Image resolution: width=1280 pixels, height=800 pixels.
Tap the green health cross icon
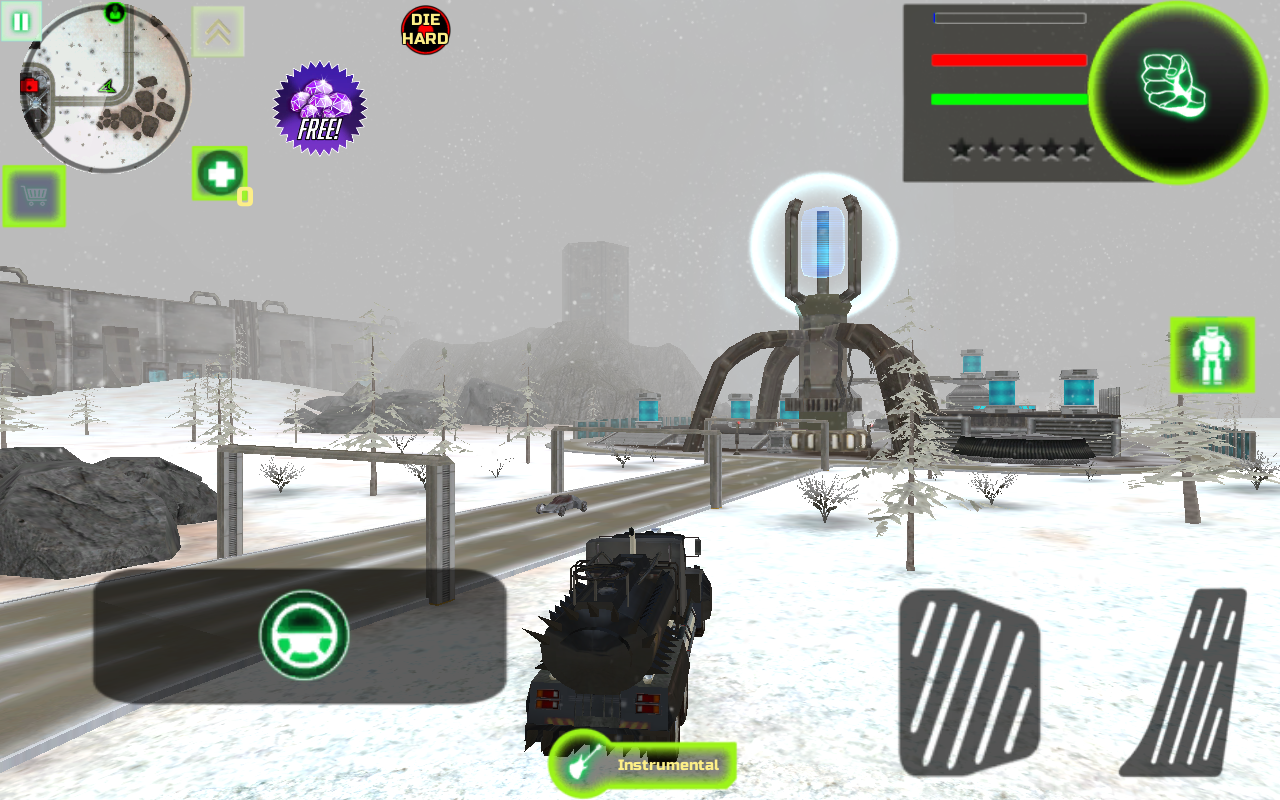point(219,172)
